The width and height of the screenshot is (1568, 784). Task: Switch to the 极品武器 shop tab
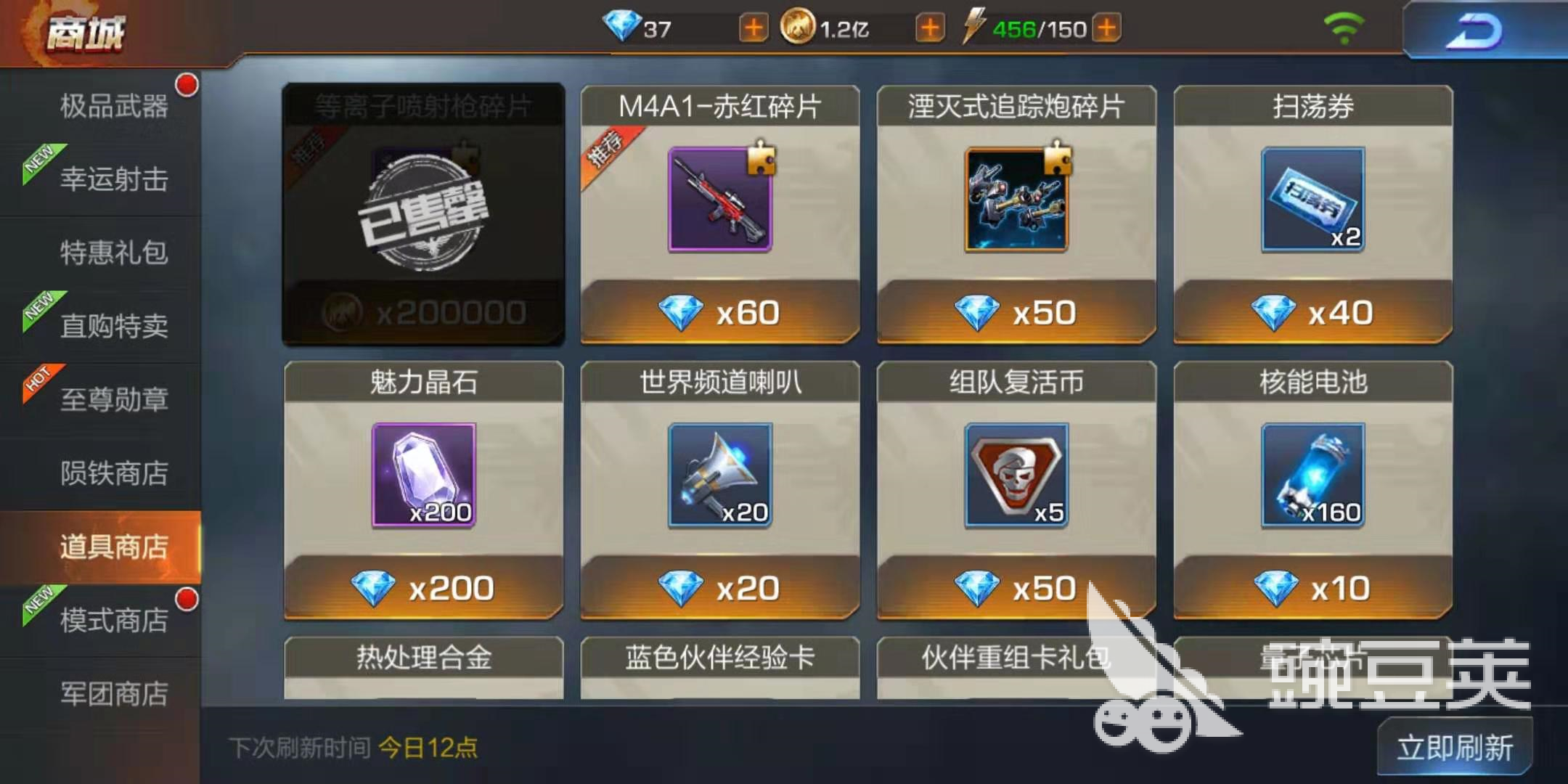(113, 107)
